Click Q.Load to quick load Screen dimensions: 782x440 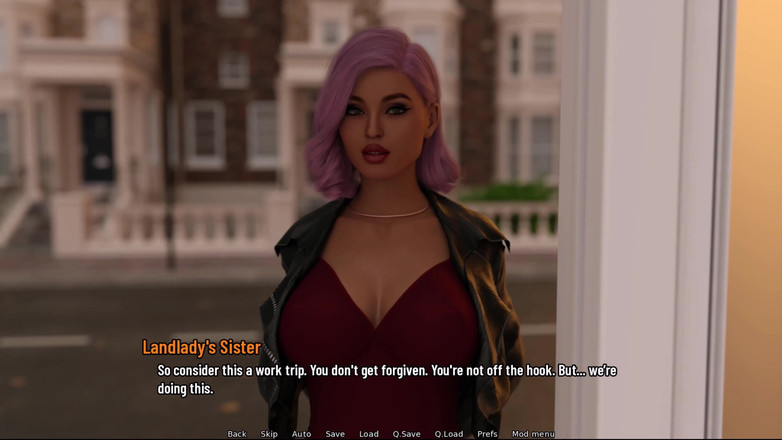[x=449, y=434]
